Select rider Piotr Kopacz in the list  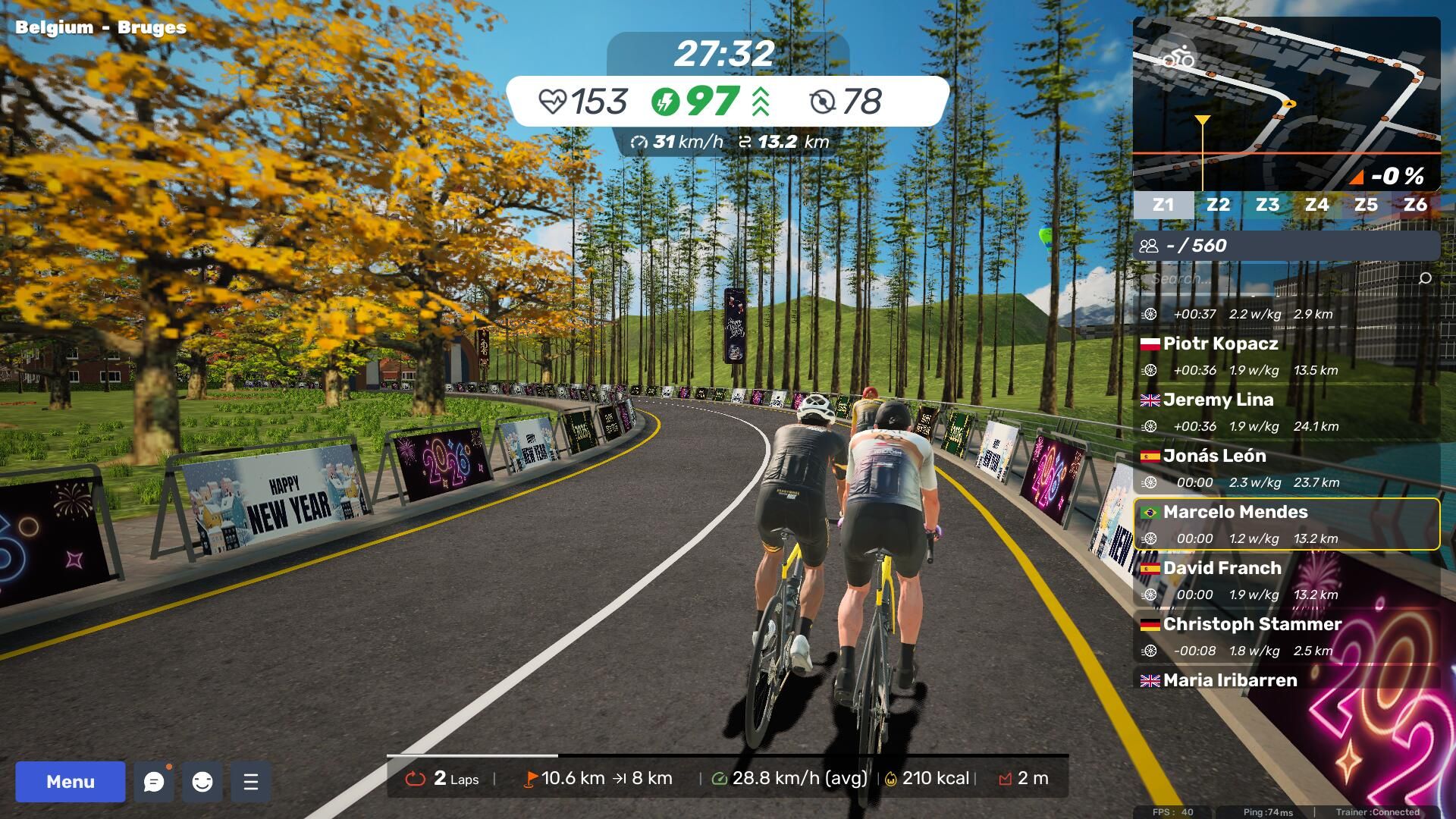[x=1286, y=356]
